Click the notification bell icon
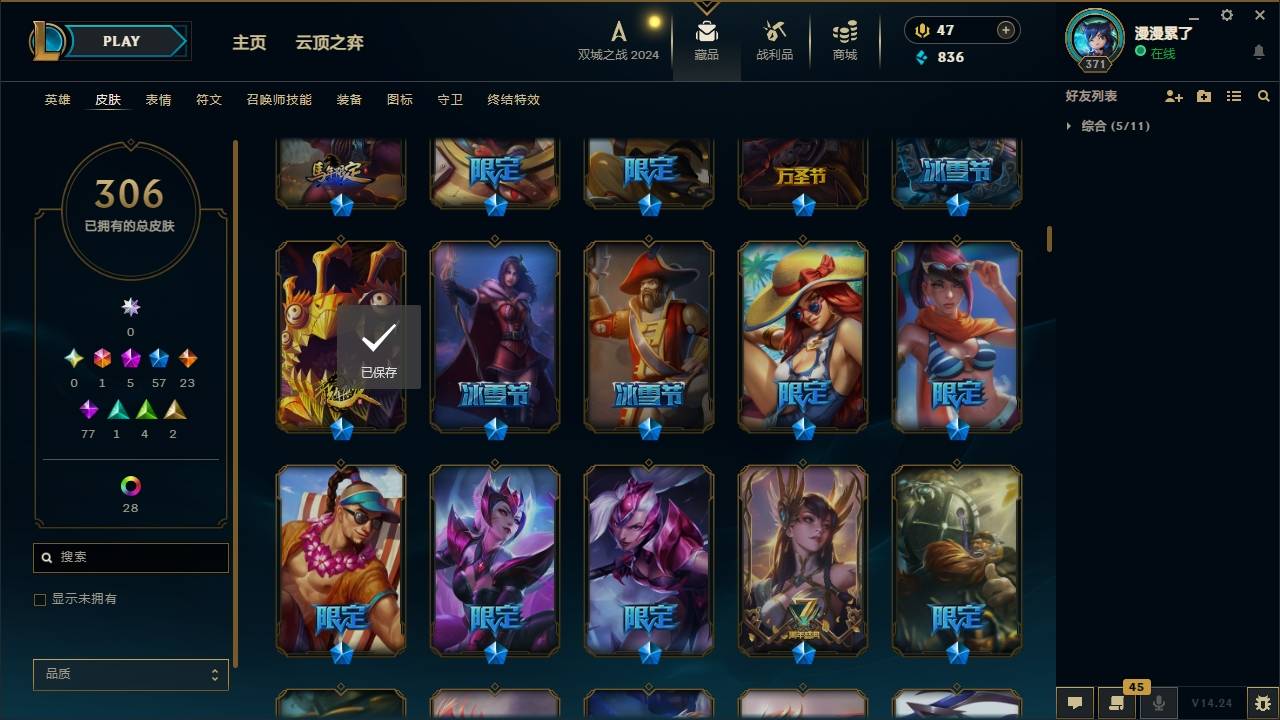Viewport: 1280px width, 720px height. [x=1258, y=52]
